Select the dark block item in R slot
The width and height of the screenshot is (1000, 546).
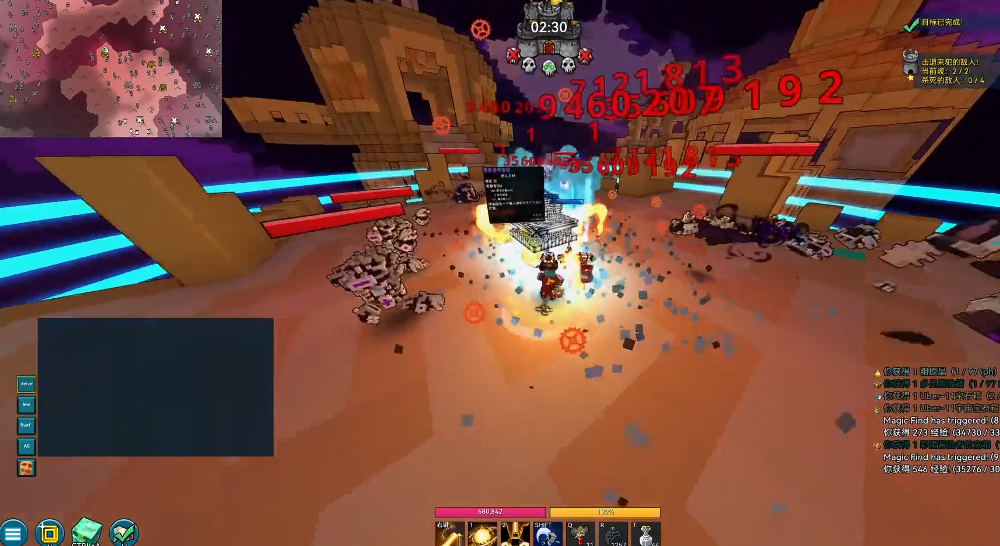(613, 535)
